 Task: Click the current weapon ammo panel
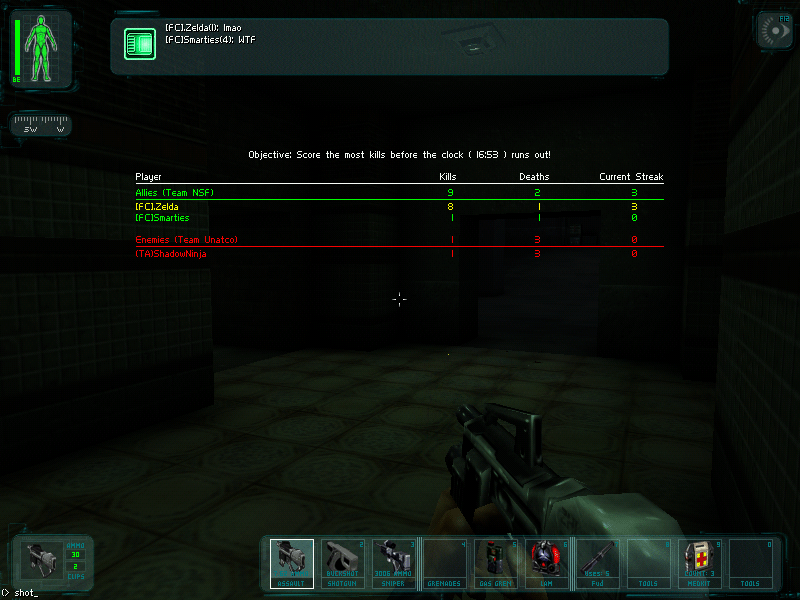[x=52, y=562]
